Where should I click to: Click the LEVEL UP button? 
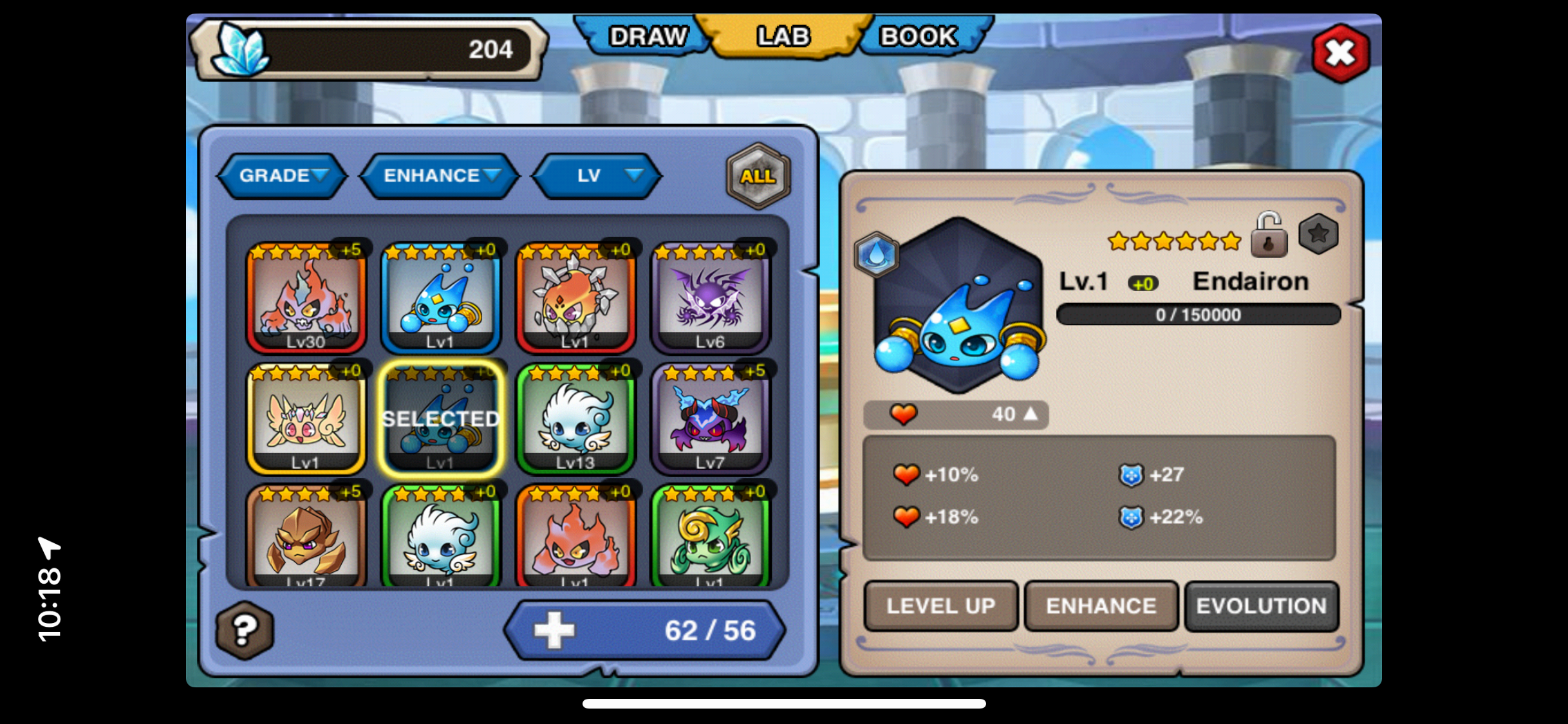[x=940, y=606]
